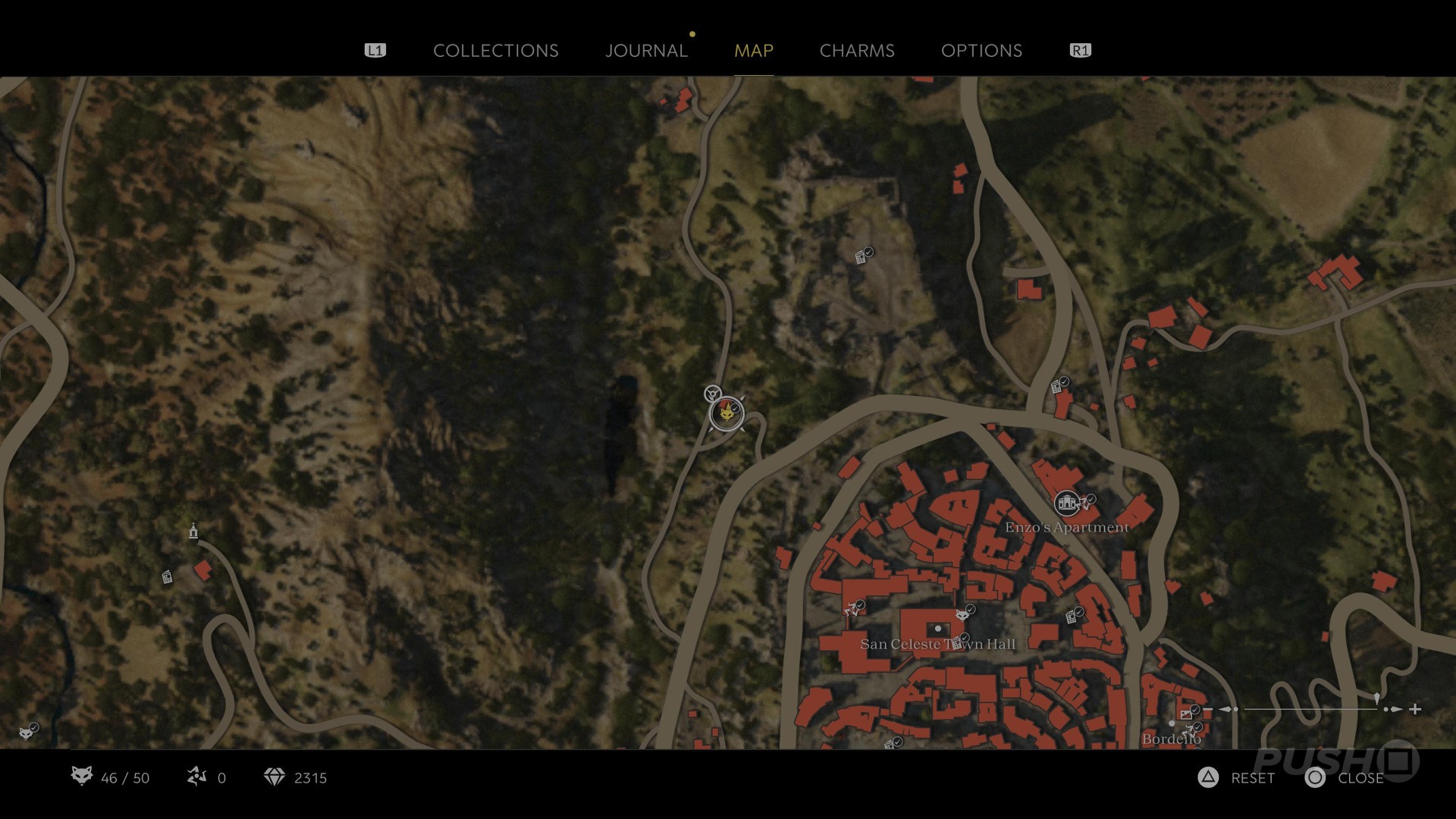Screen dimensions: 1456x819
Task: Select the highlighted yellow fox marker
Action: [726, 414]
